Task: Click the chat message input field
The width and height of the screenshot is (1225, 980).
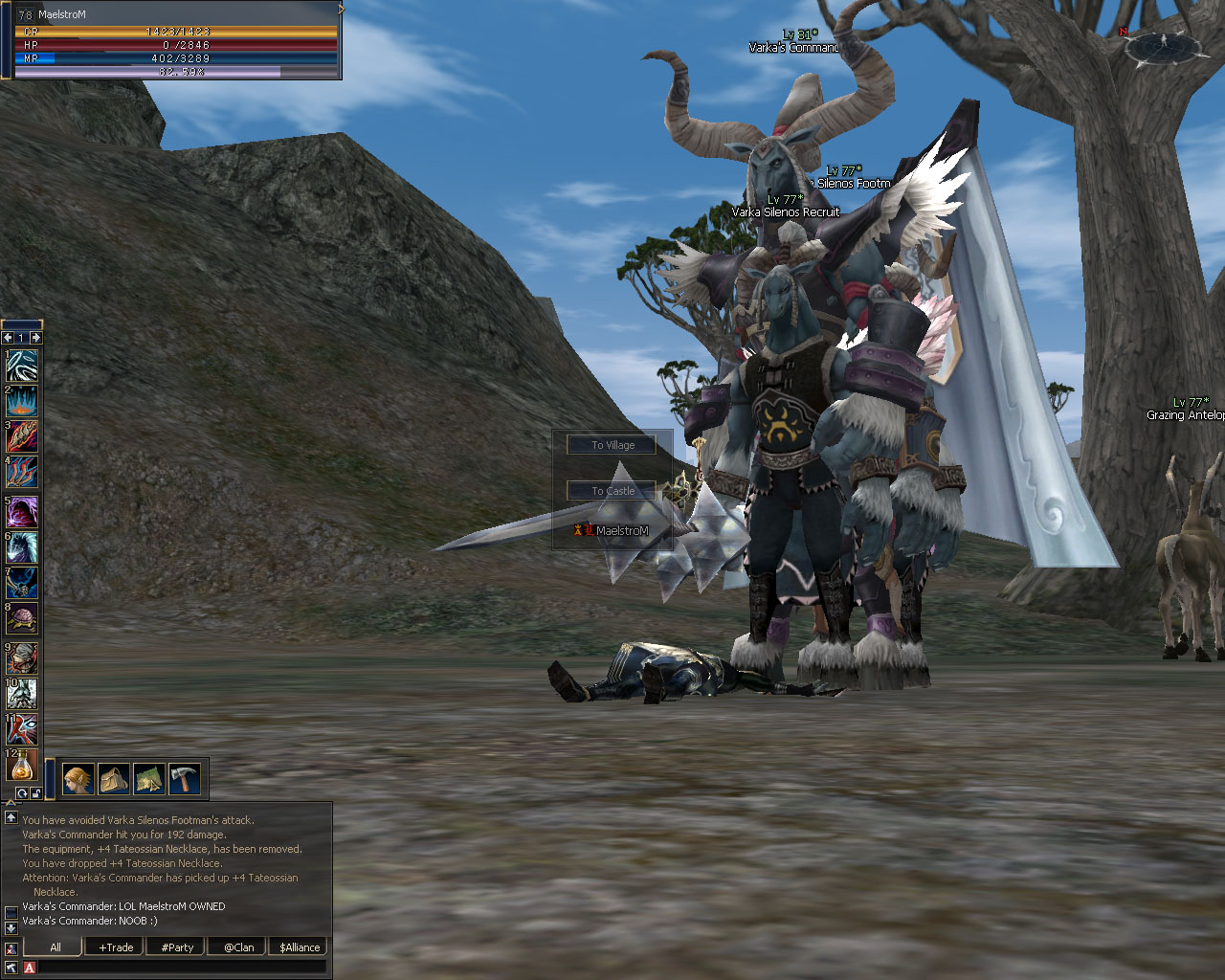Action: pyautogui.click(x=182, y=968)
